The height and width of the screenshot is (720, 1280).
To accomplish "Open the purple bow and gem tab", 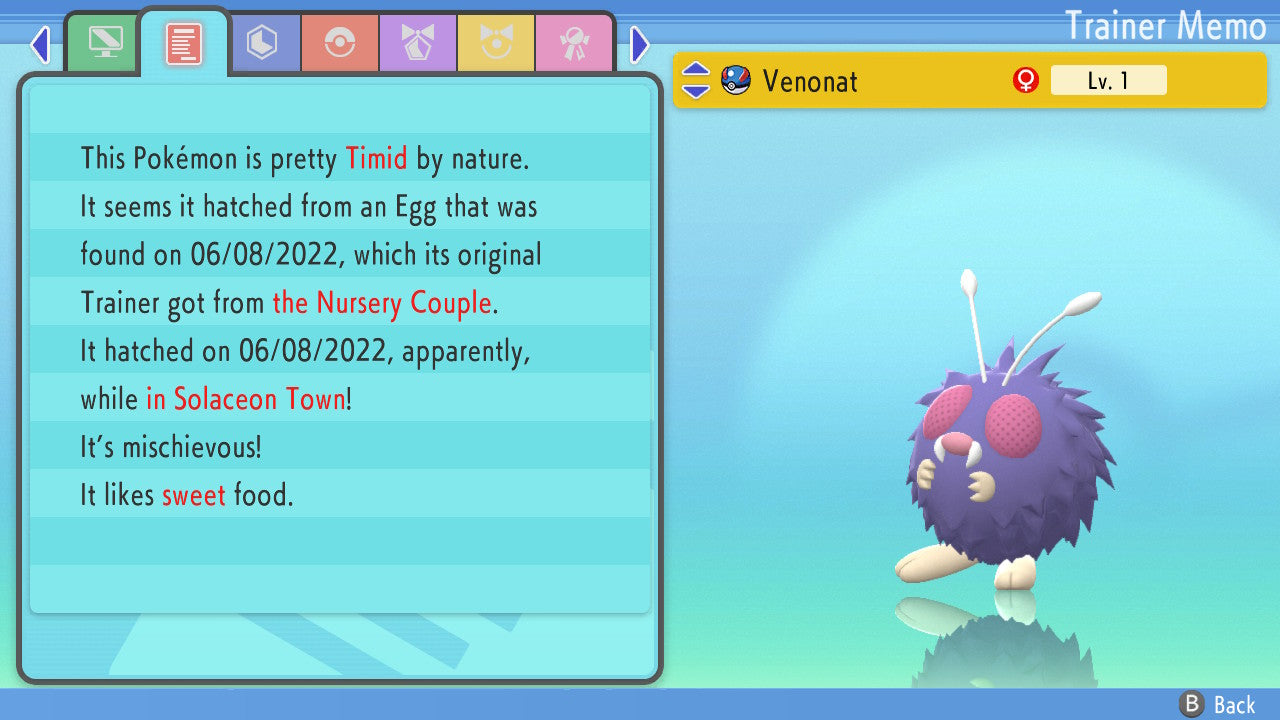I will 418,43.
